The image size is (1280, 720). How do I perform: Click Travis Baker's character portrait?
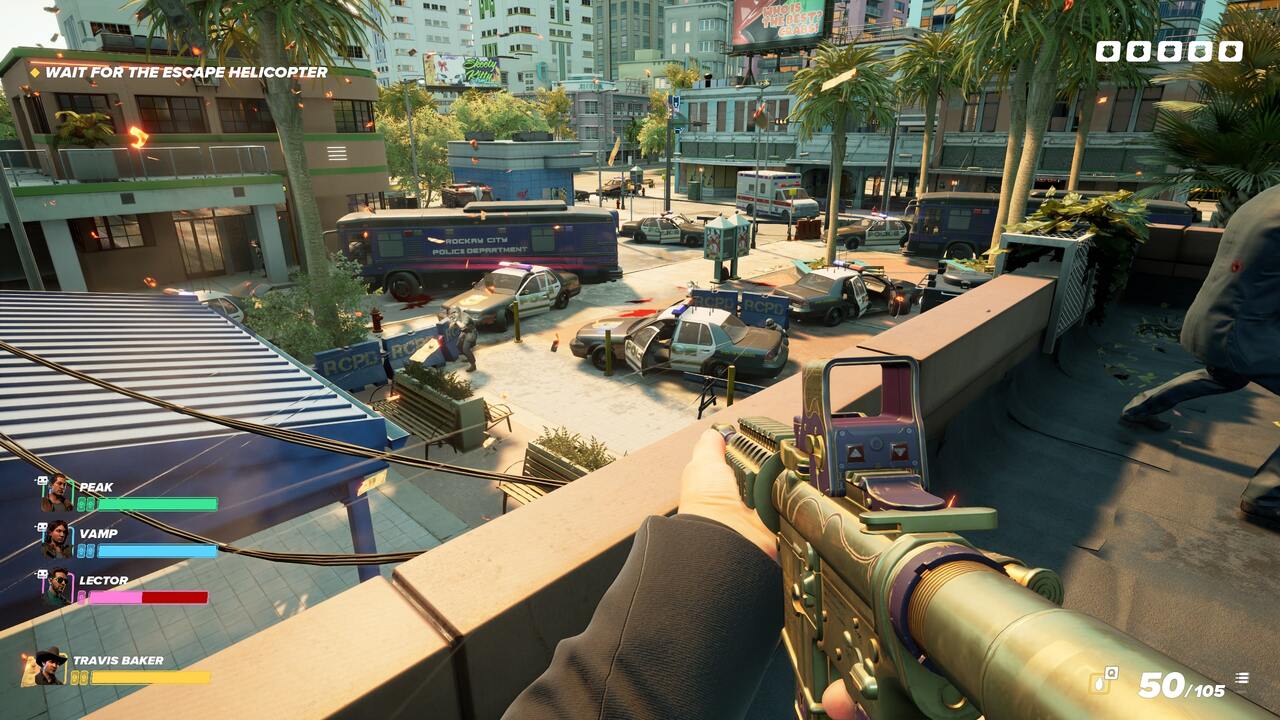(x=47, y=667)
